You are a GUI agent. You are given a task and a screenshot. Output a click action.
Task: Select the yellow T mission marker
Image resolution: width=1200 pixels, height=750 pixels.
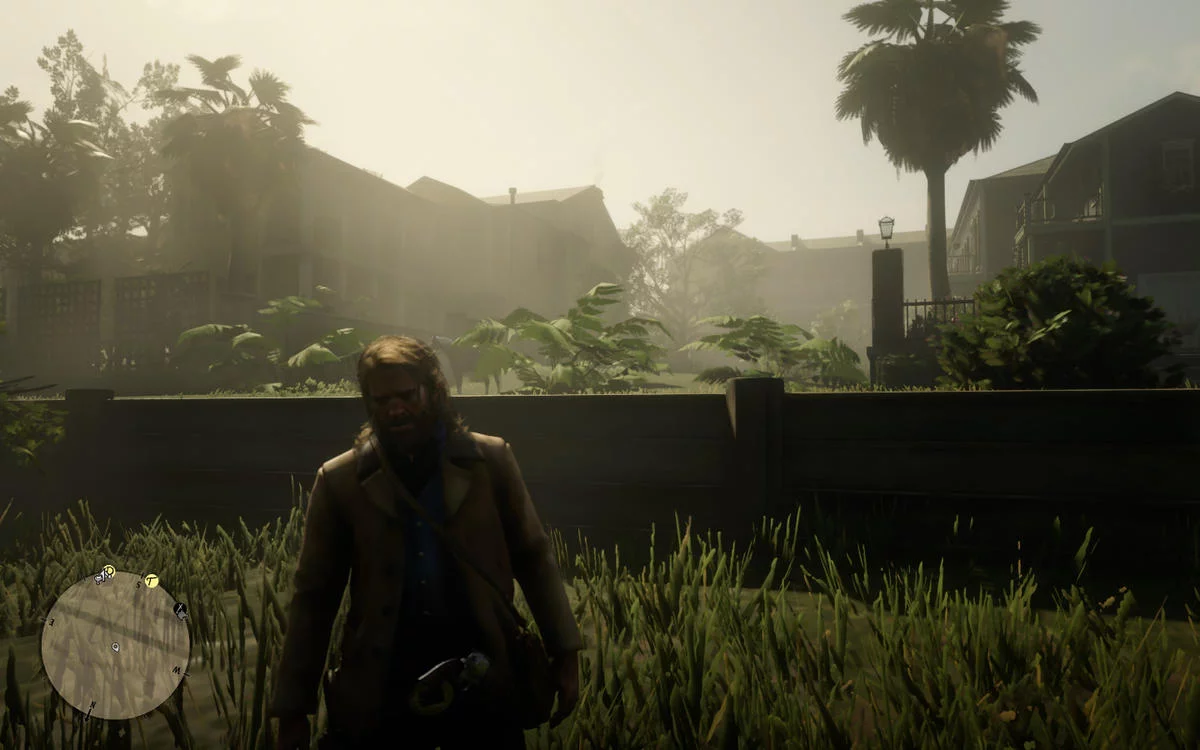[x=152, y=580]
